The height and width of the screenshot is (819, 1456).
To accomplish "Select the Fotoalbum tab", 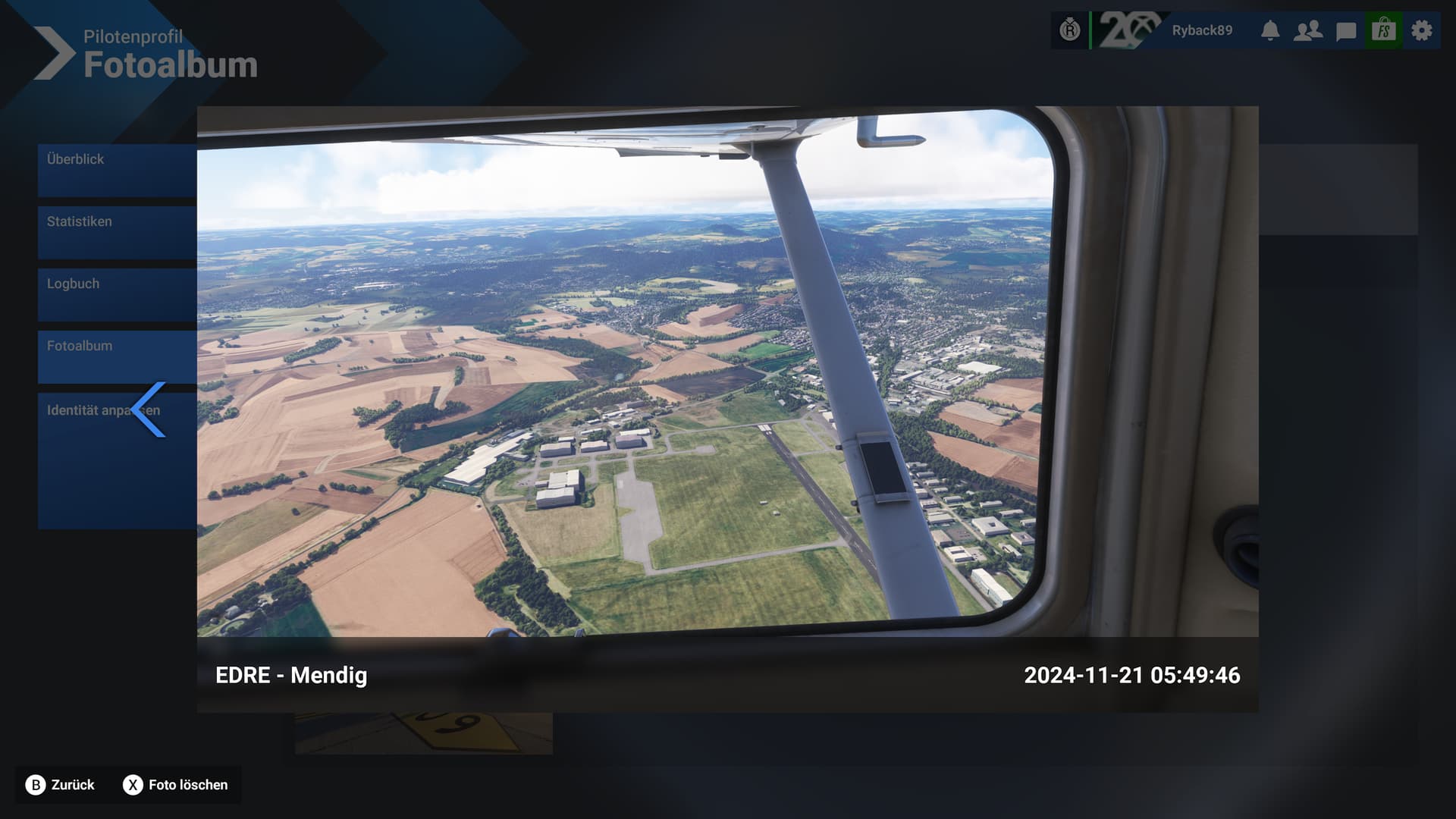I will [117, 356].
